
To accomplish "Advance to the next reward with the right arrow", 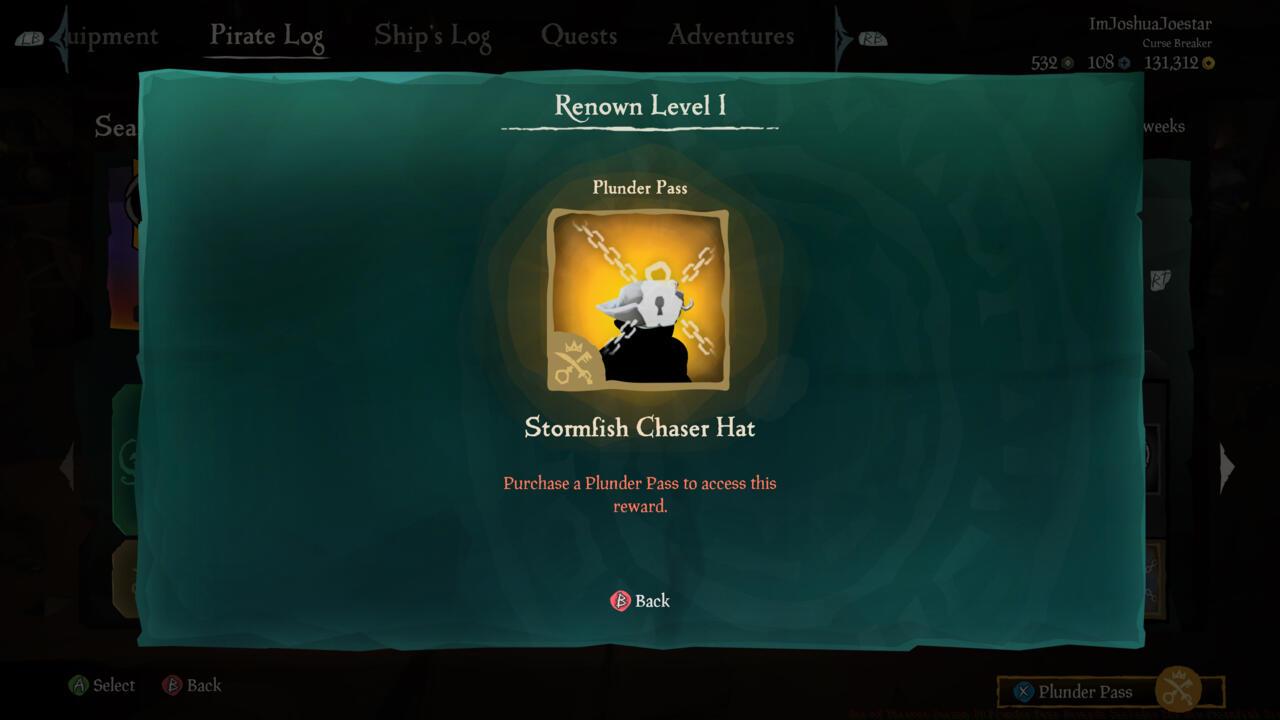I will click(x=1227, y=467).
